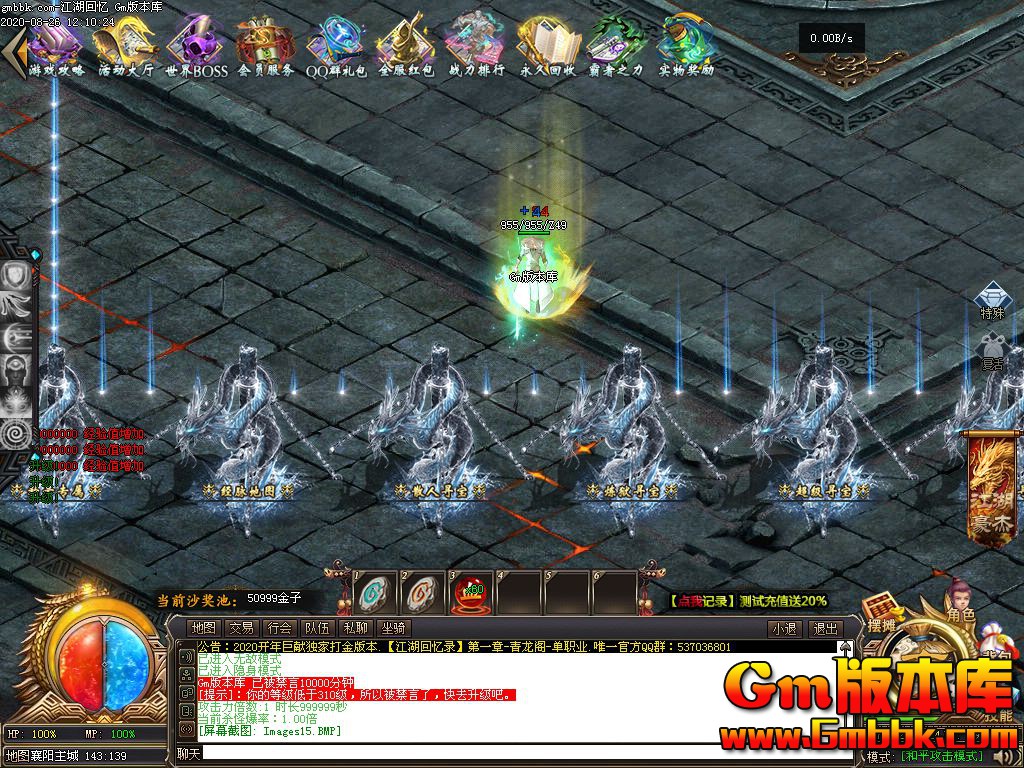The image size is (1024, 768).
Task: Click the 小退 logout button
Action: [x=784, y=629]
